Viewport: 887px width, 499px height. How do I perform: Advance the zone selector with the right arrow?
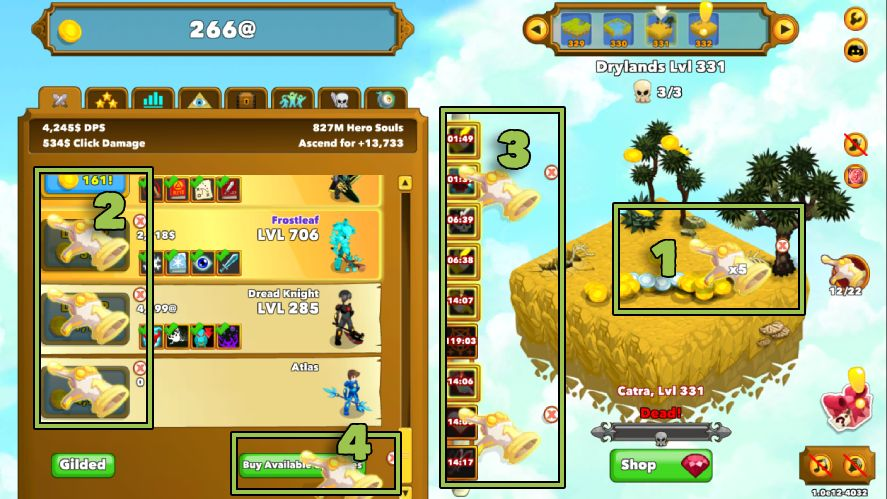coord(785,29)
